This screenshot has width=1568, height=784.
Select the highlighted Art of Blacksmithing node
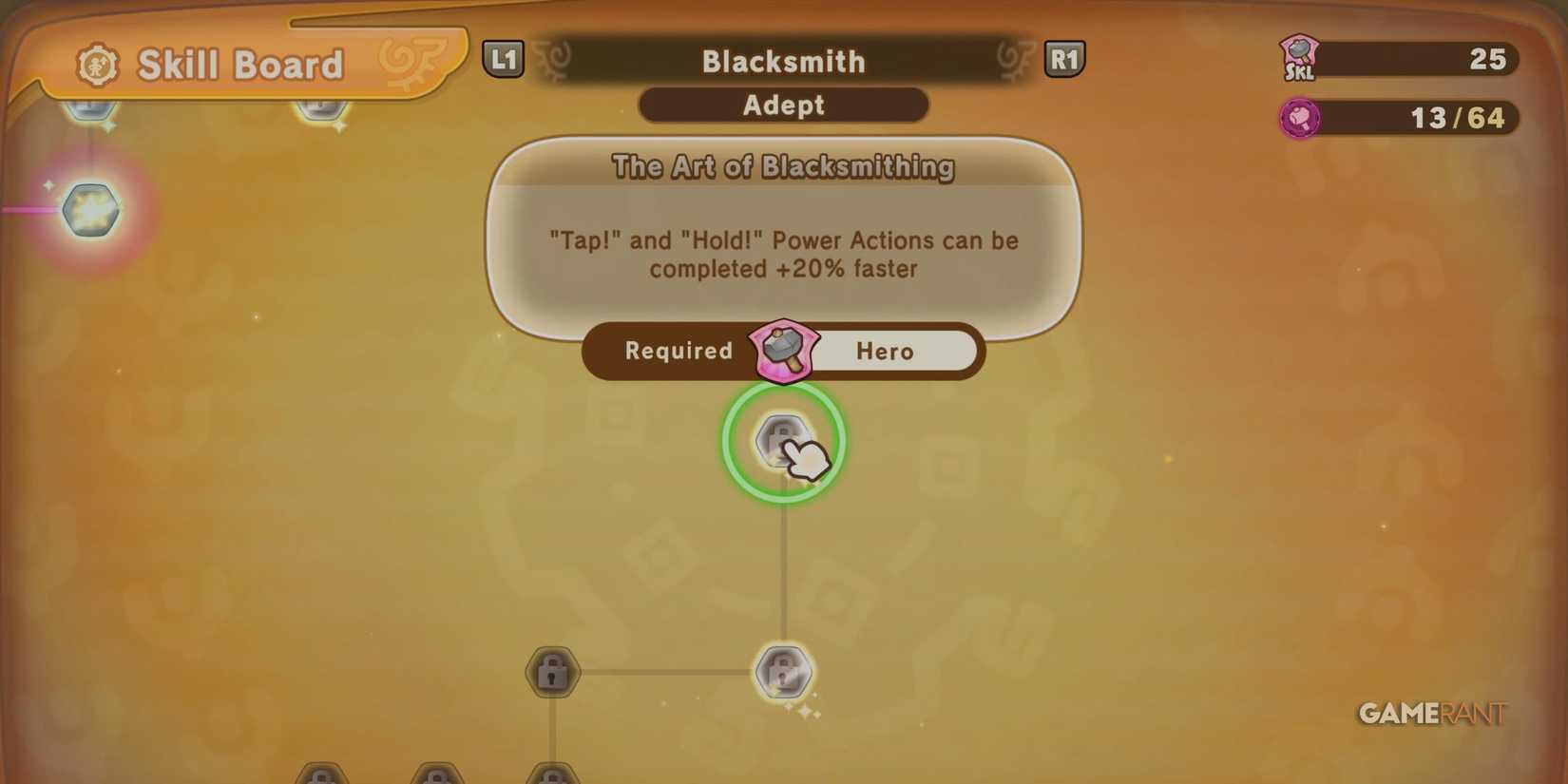(x=781, y=440)
